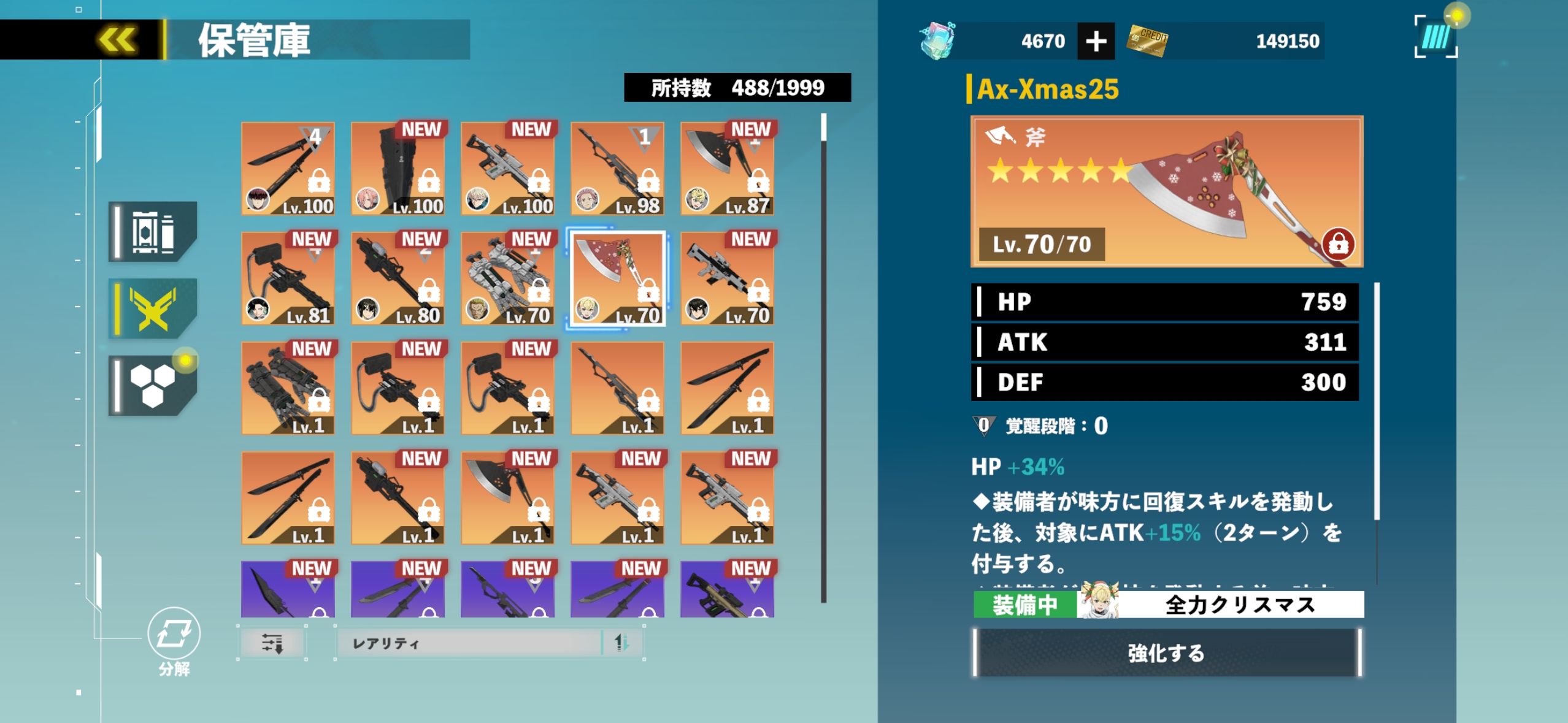Add more gems with the plus button

point(1096,42)
